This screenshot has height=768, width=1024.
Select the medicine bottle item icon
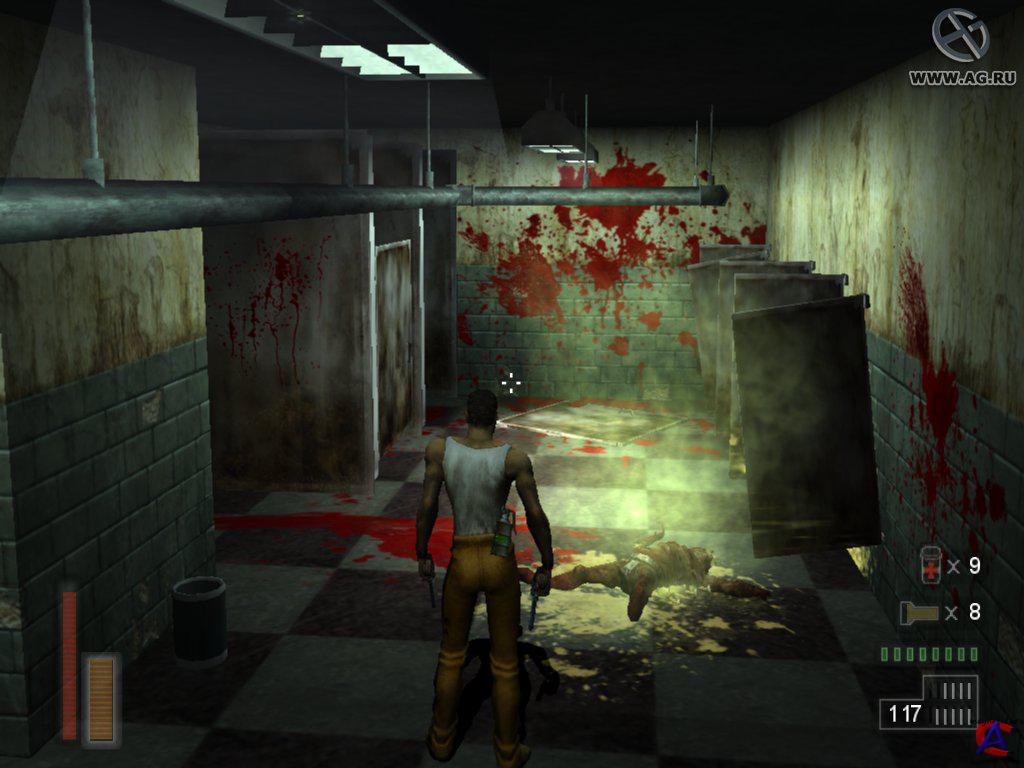point(931,566)
